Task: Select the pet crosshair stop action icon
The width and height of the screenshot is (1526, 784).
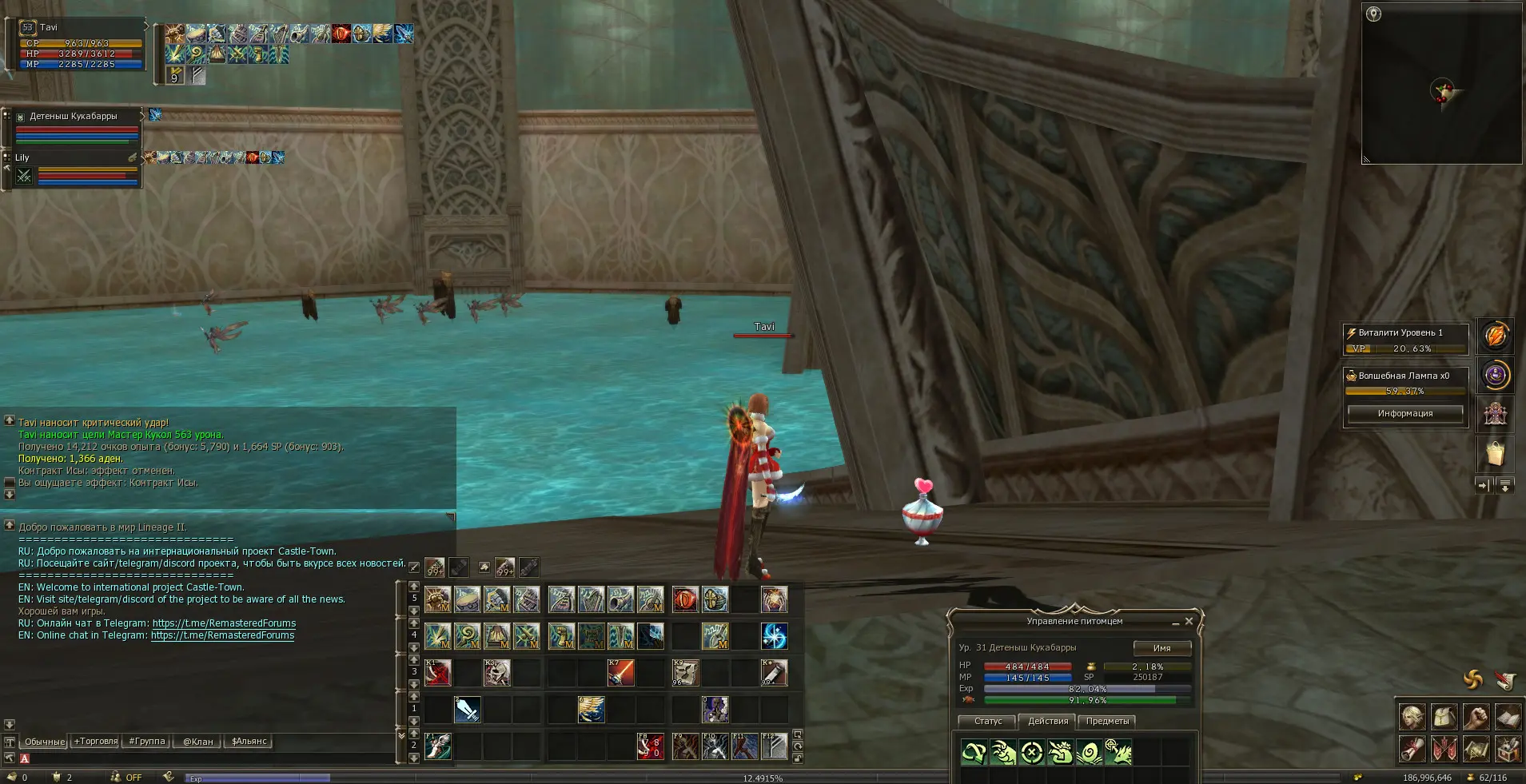Action: 1032,752
